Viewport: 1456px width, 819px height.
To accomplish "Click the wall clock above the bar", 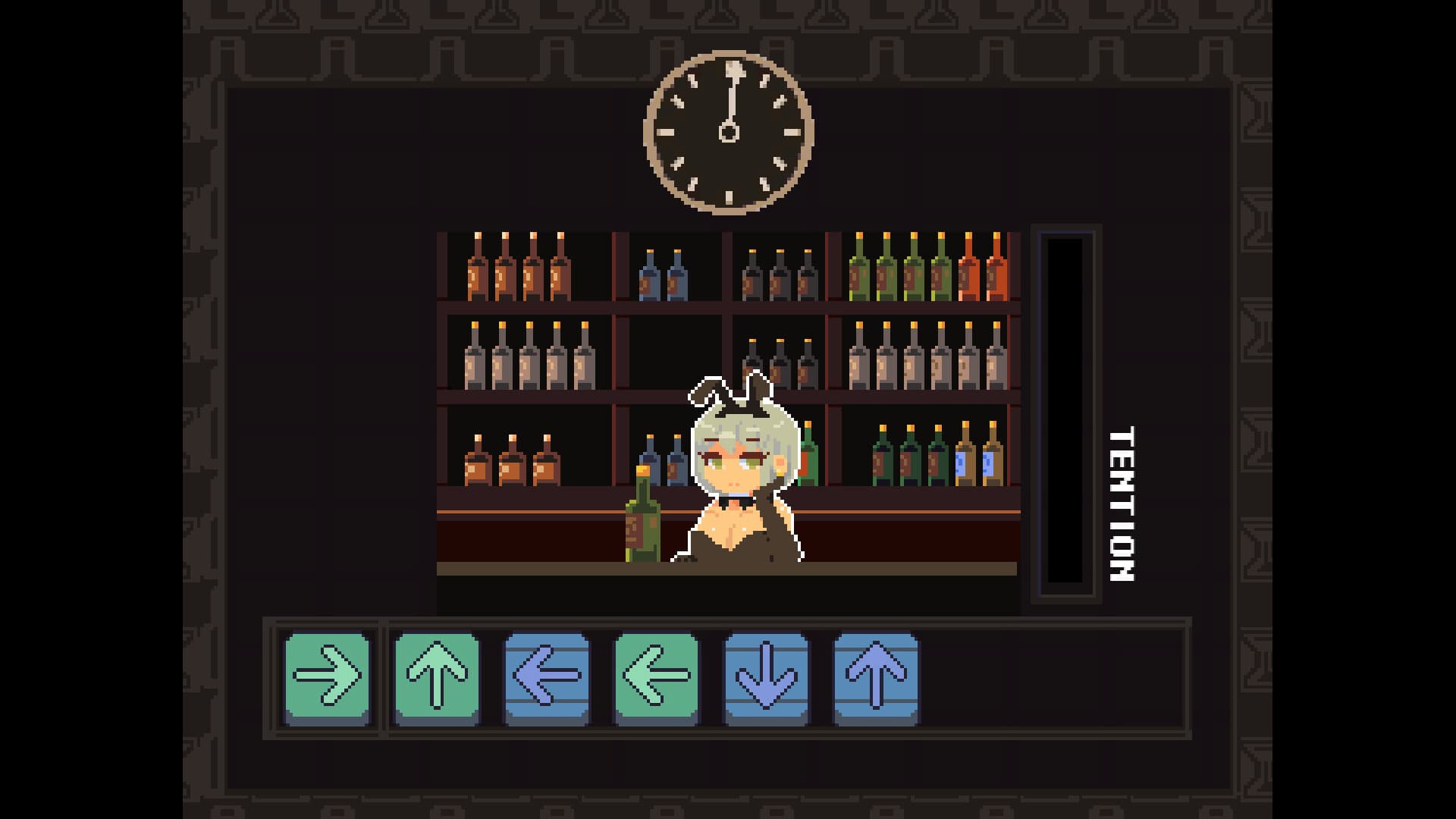I will (x=730, y=131).
